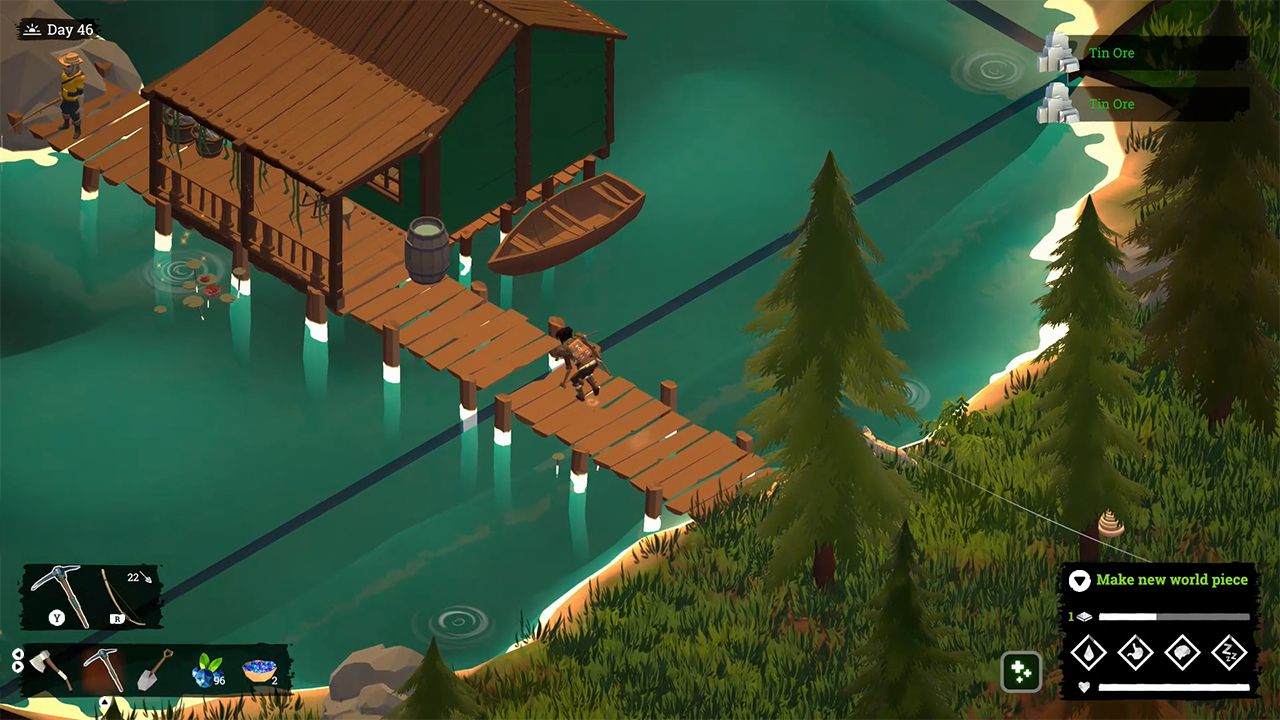This screenshot has width=1280, height=720.
Task: Select the bowl of berries item
Action: click(261, 671)
